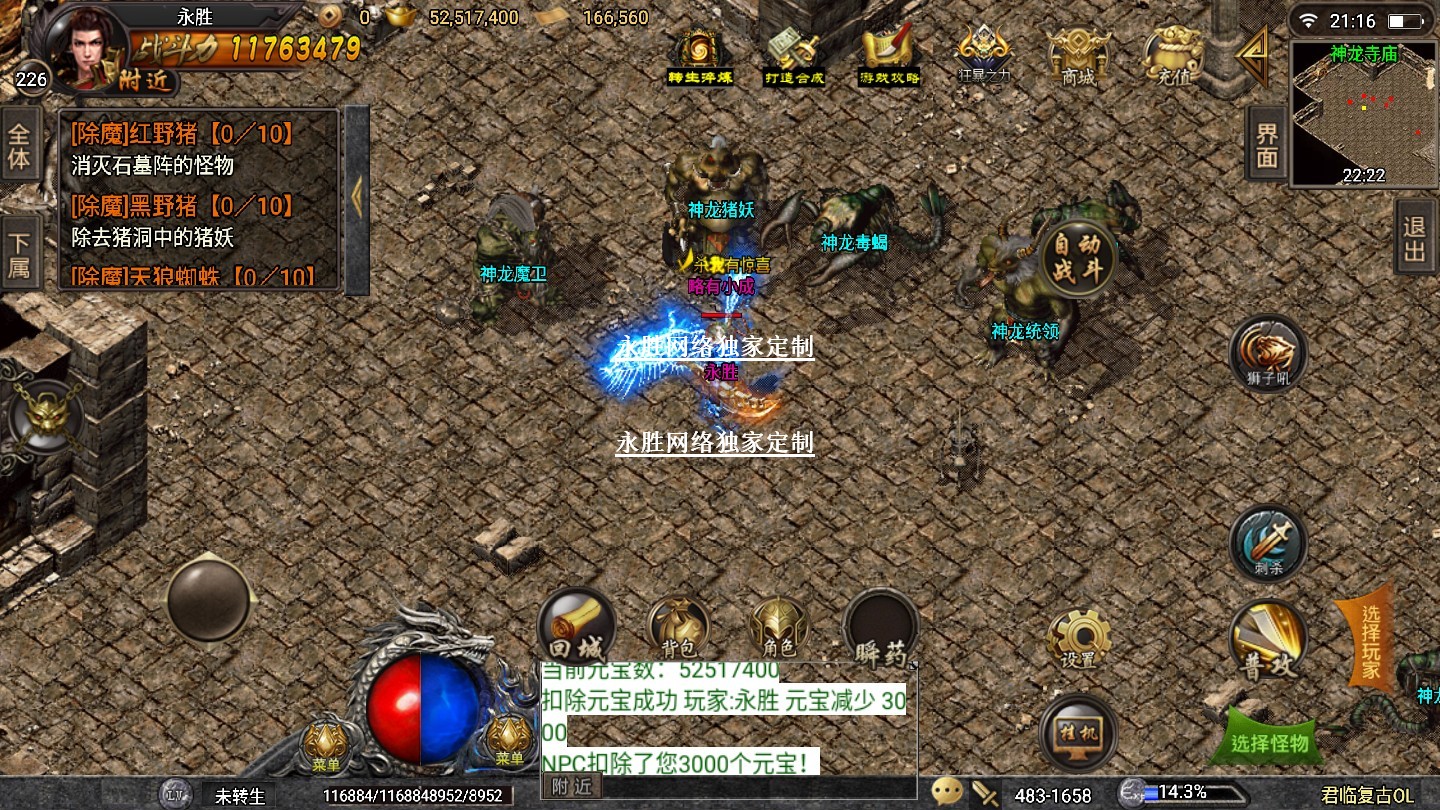Image resolution: width=1440 pixels, height=810 pixels.
Task: Open the 角色 character sheet
Action: pos(778,627)
